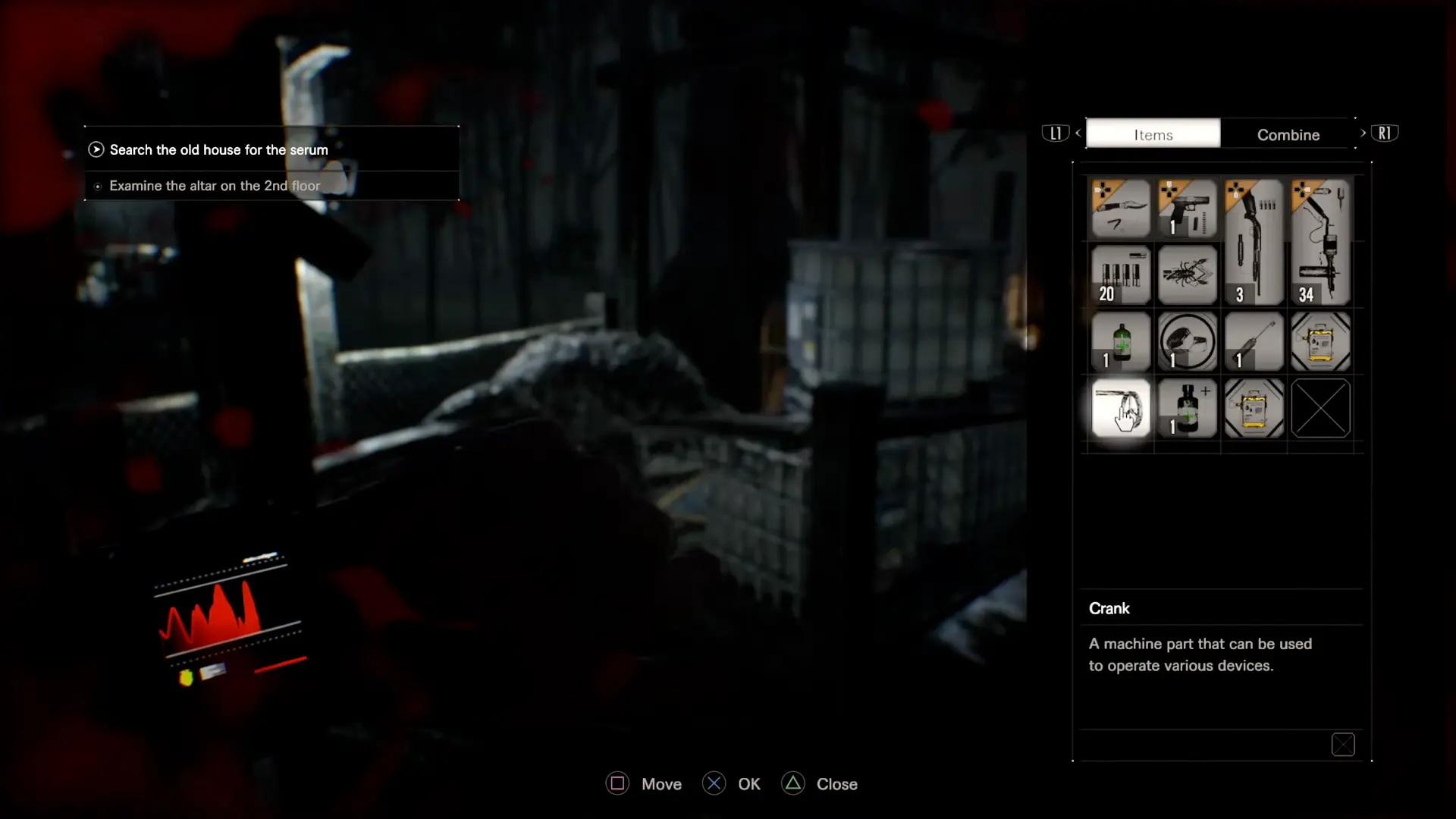Image resolution: width=1456 pixels, height=819 pixels.
Task: Click the Items tab header
Action: click(x=1153, y=134)
